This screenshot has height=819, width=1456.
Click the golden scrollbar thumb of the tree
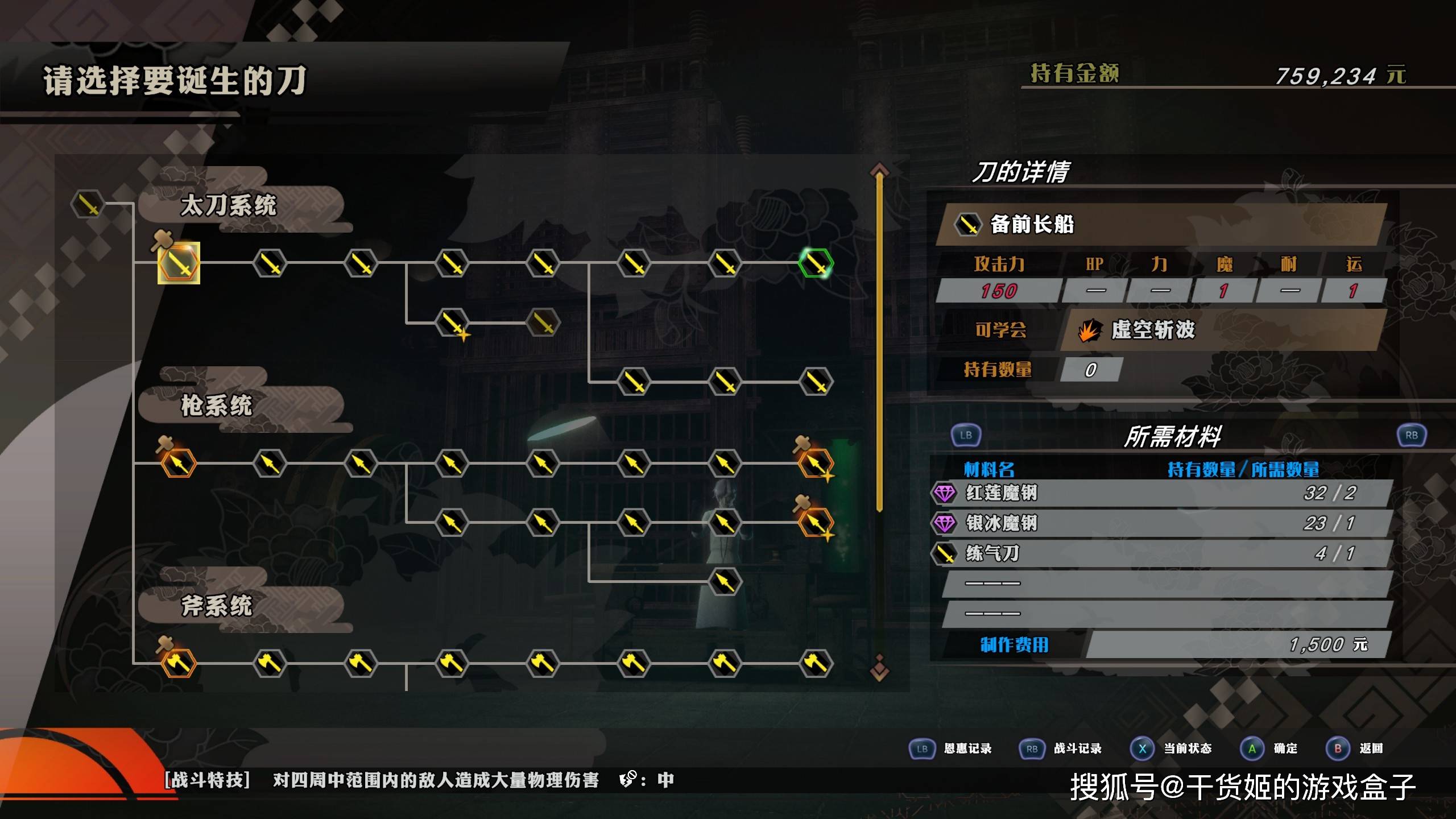(x=879, y=341)
